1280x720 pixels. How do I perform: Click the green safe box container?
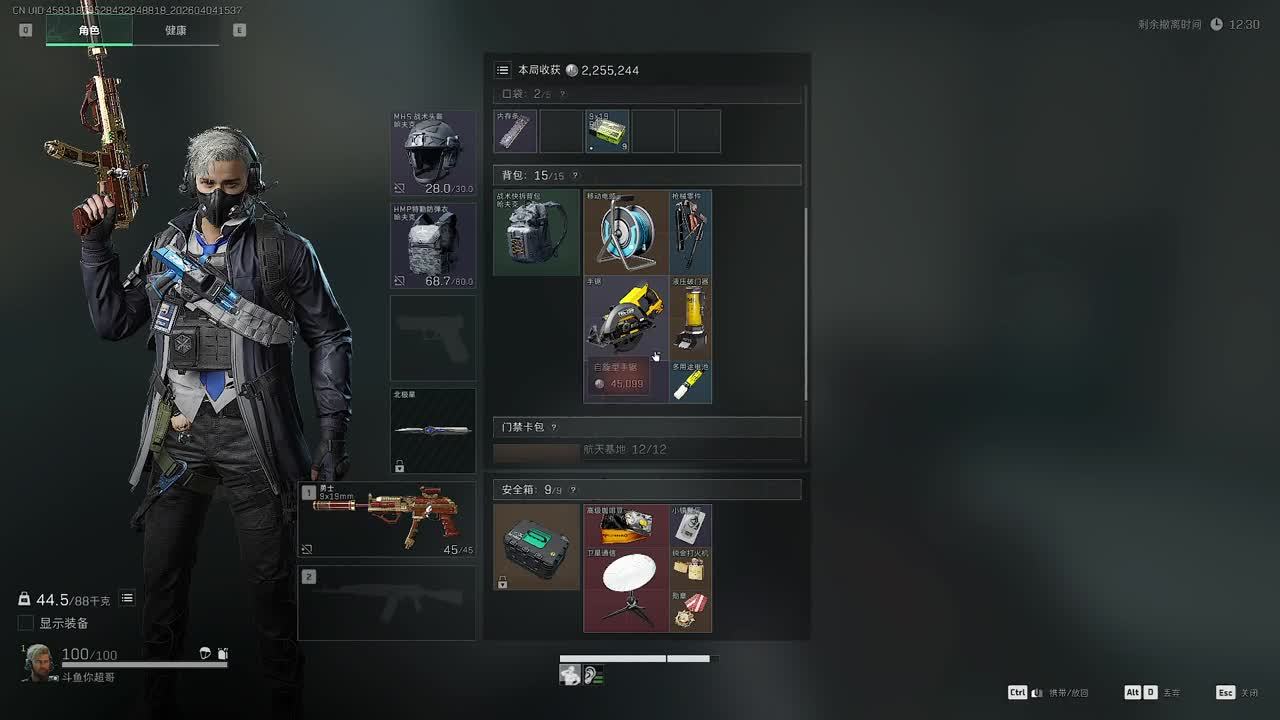tap(536, 547)
